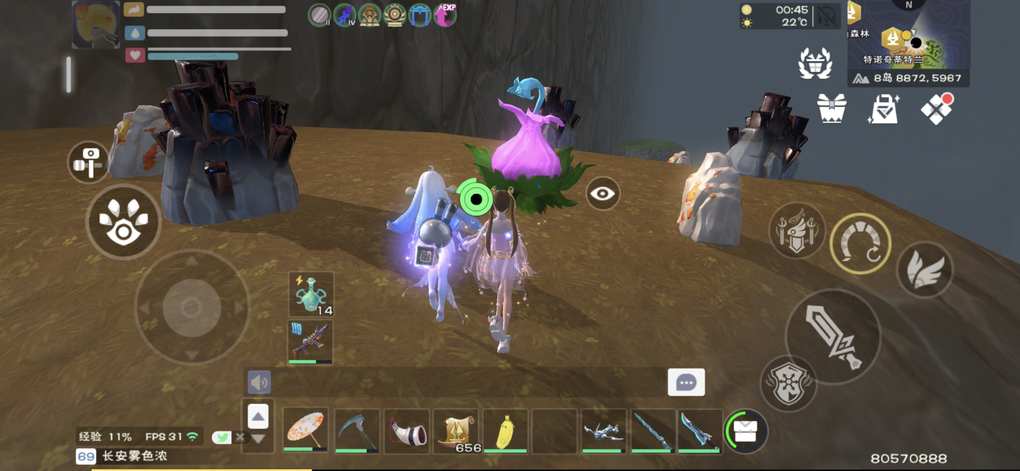The image size is (1020, 471).
Task: Activate the shield defense button
Action: coord(787,383)
